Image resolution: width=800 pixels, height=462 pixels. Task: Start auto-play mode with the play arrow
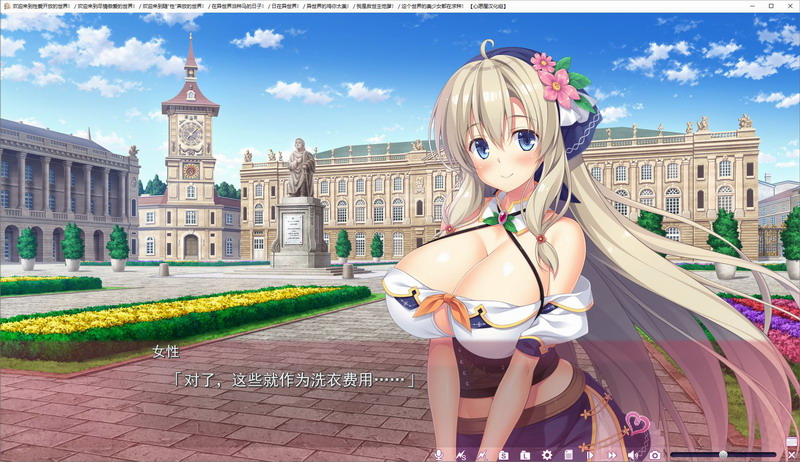[590, 455]
